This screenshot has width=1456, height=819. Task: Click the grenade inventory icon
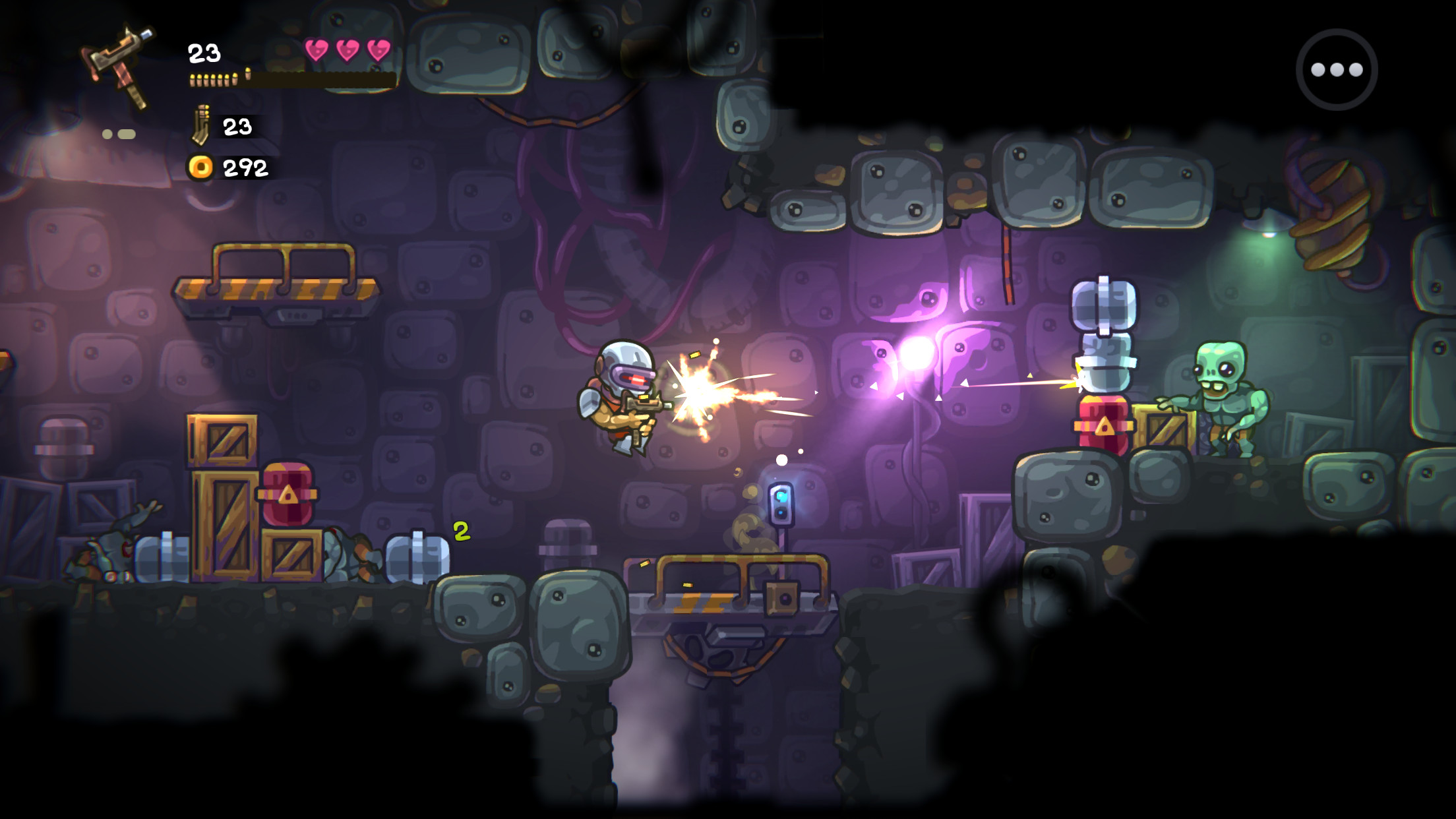201,125
